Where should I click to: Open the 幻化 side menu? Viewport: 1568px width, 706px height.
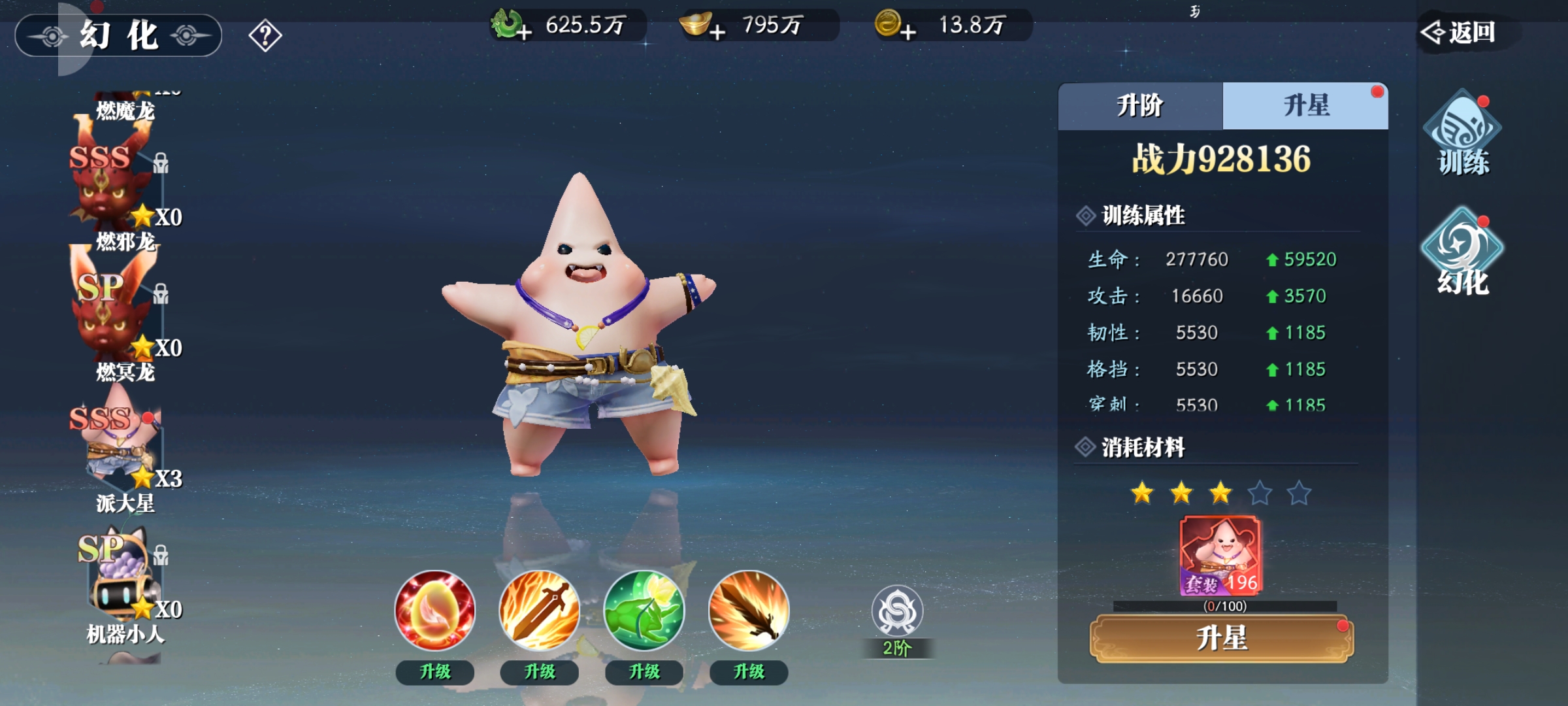point(1462,253)
